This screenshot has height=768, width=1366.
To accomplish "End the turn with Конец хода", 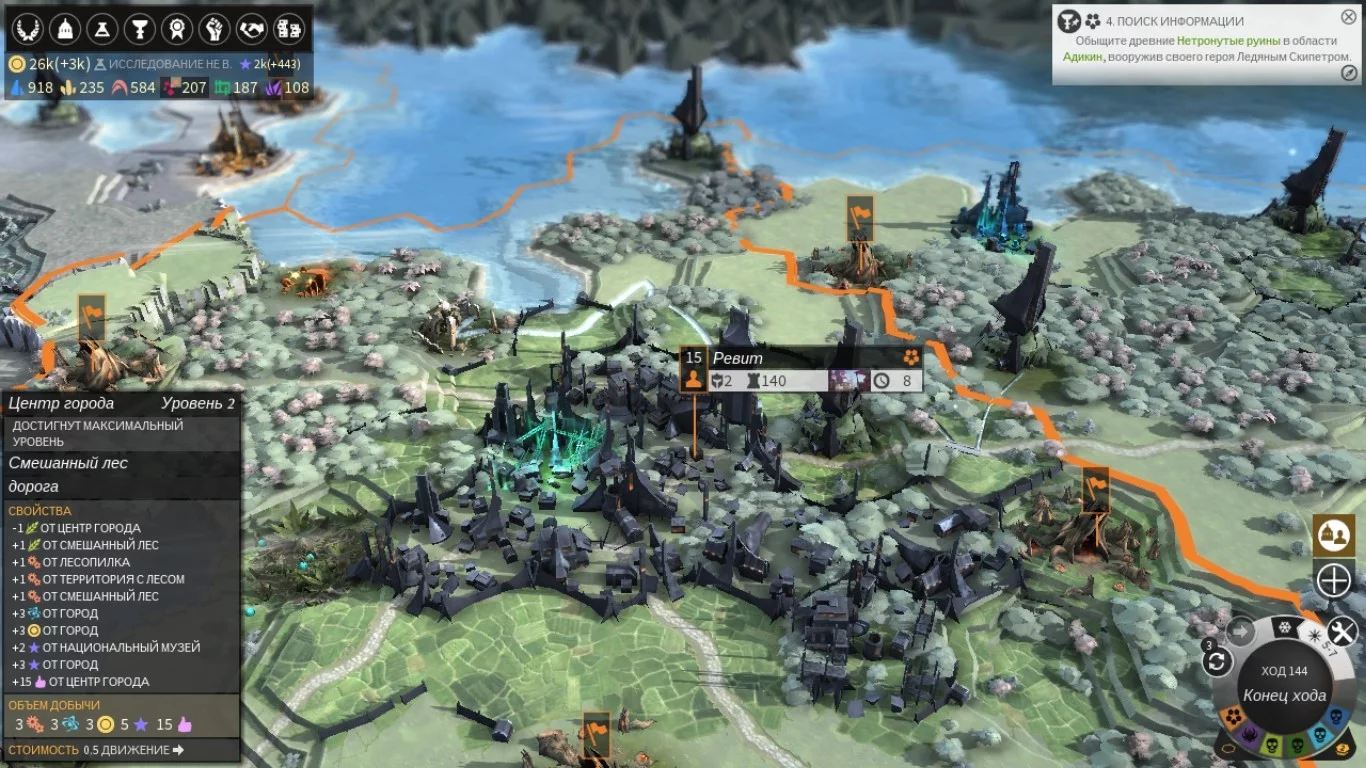I will 1284,696.
